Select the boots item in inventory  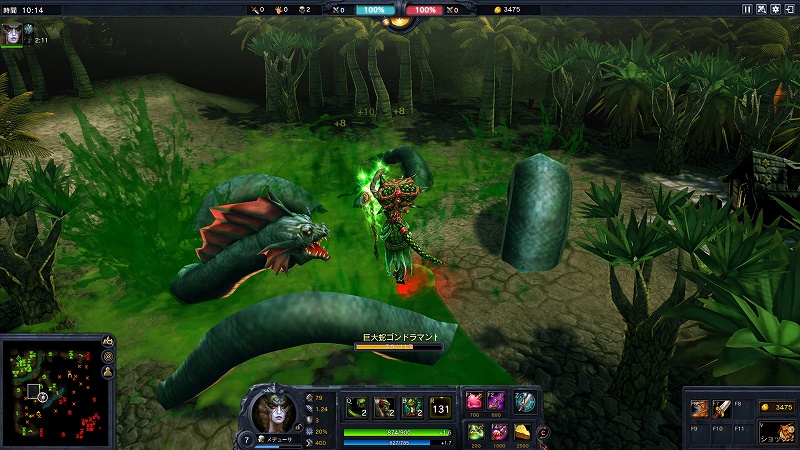pyautogui.click(x=700, y=408)
